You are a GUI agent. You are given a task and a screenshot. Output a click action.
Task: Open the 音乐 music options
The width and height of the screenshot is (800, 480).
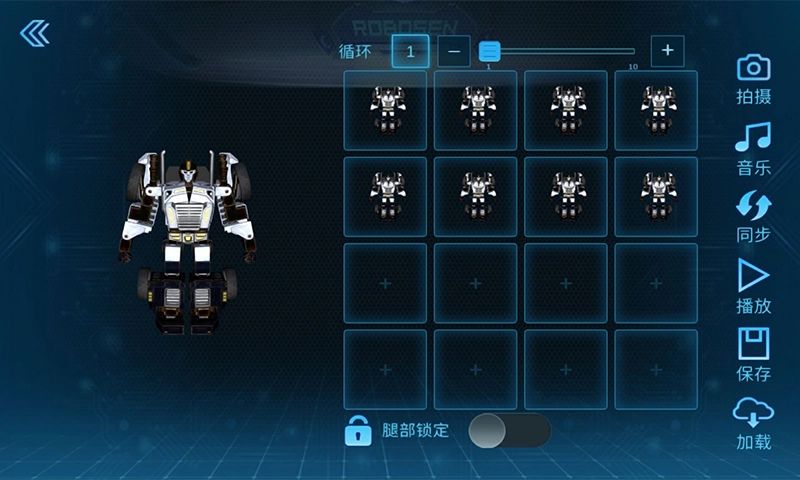(x=753, y=147)
